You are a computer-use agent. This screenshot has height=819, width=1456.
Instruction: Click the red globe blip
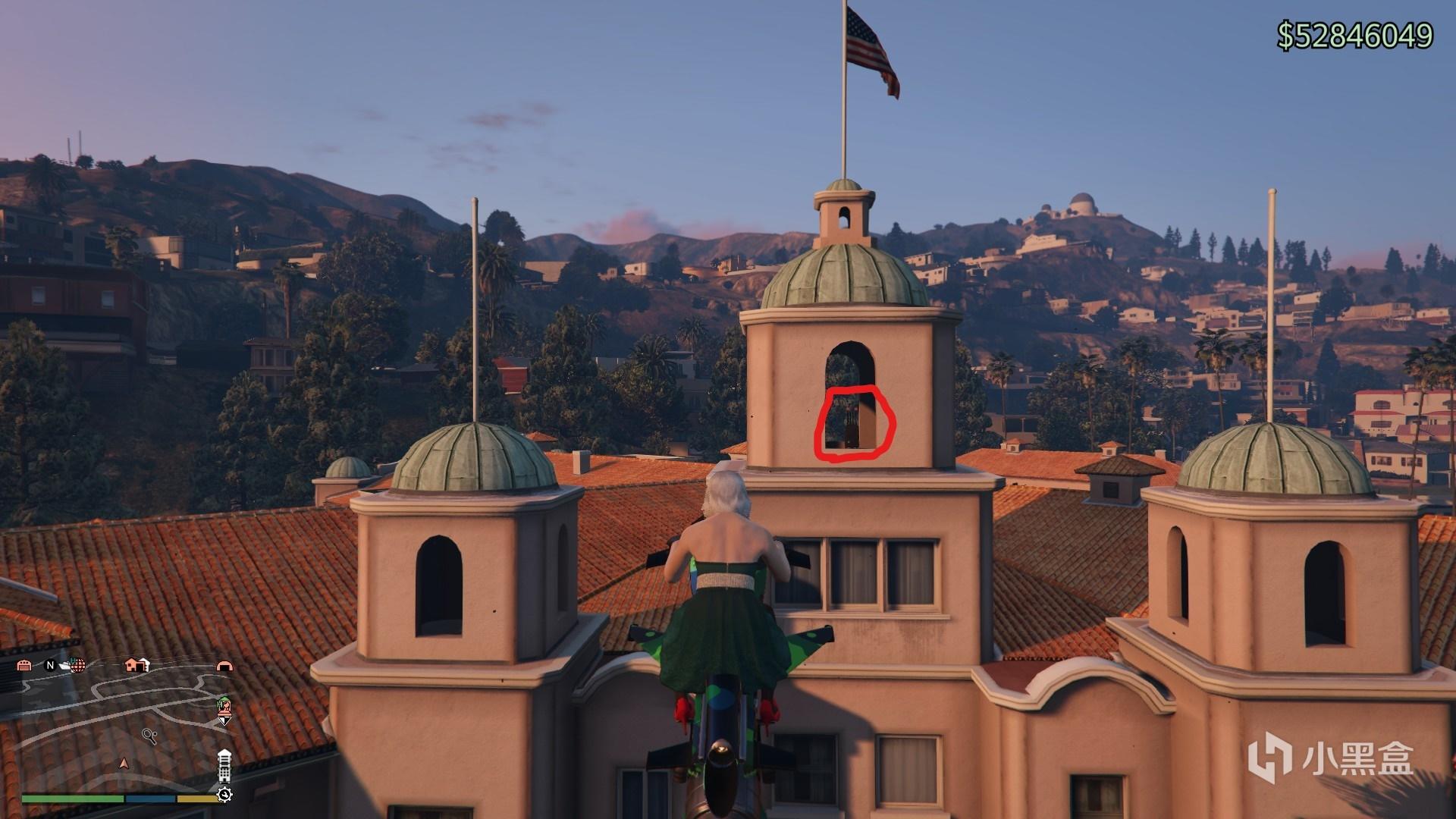click(77, 666)
